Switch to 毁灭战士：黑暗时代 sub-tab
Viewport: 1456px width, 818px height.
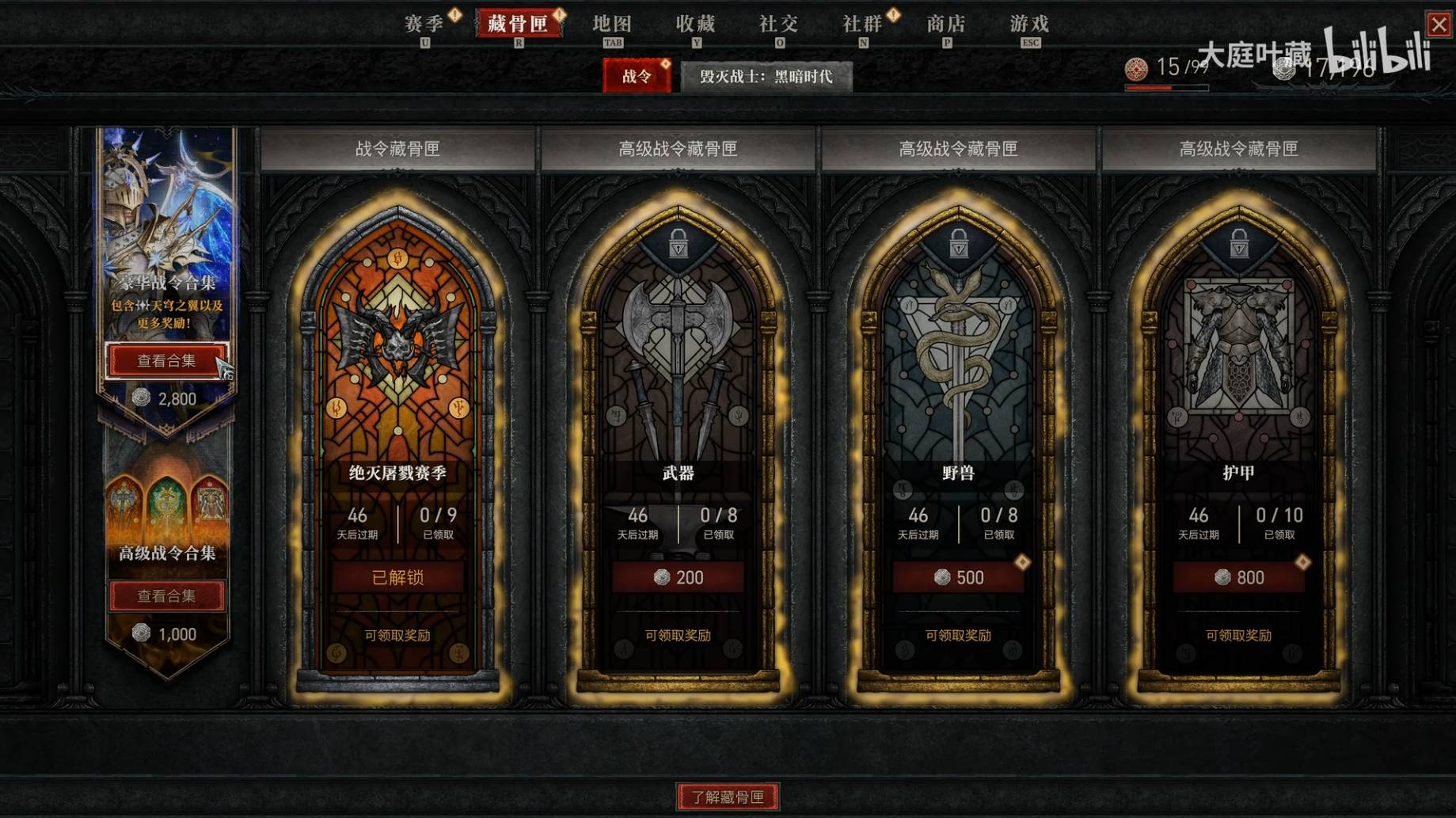pyautogui.click(x=766, y=77)
